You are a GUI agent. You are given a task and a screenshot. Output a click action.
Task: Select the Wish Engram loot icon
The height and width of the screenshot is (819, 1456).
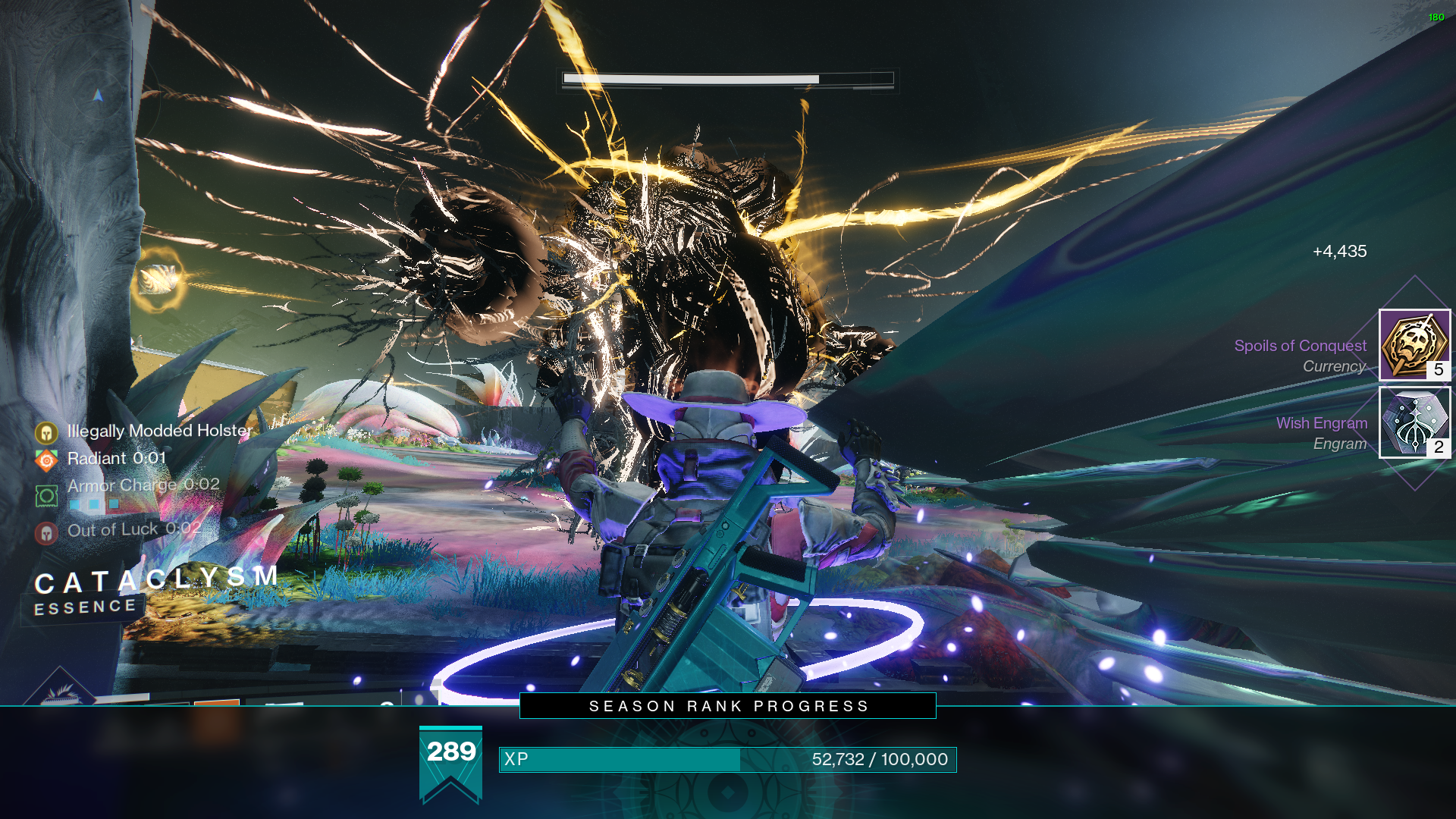click(x=1414, y=422)
